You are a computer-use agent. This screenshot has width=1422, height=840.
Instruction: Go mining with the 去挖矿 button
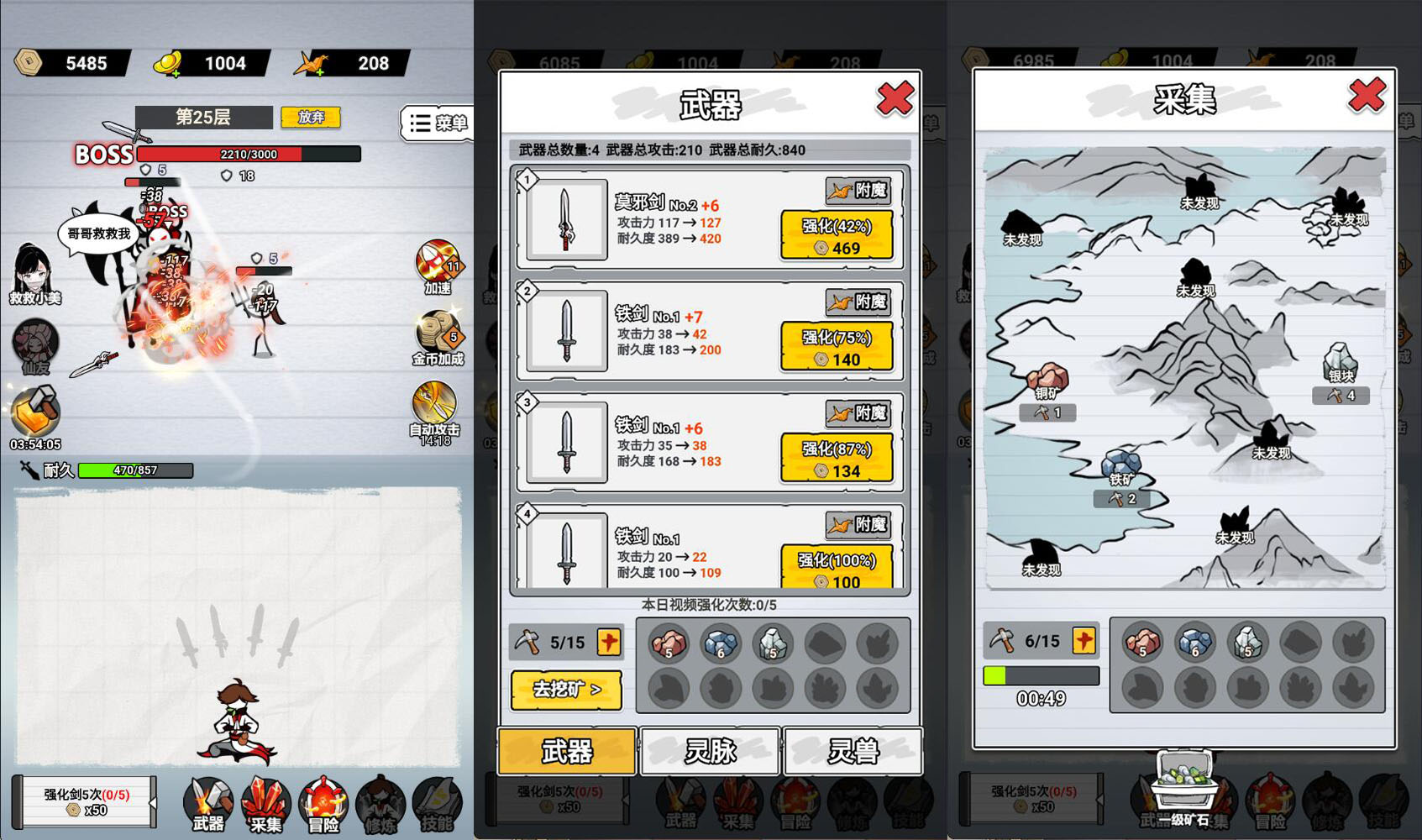567,690
